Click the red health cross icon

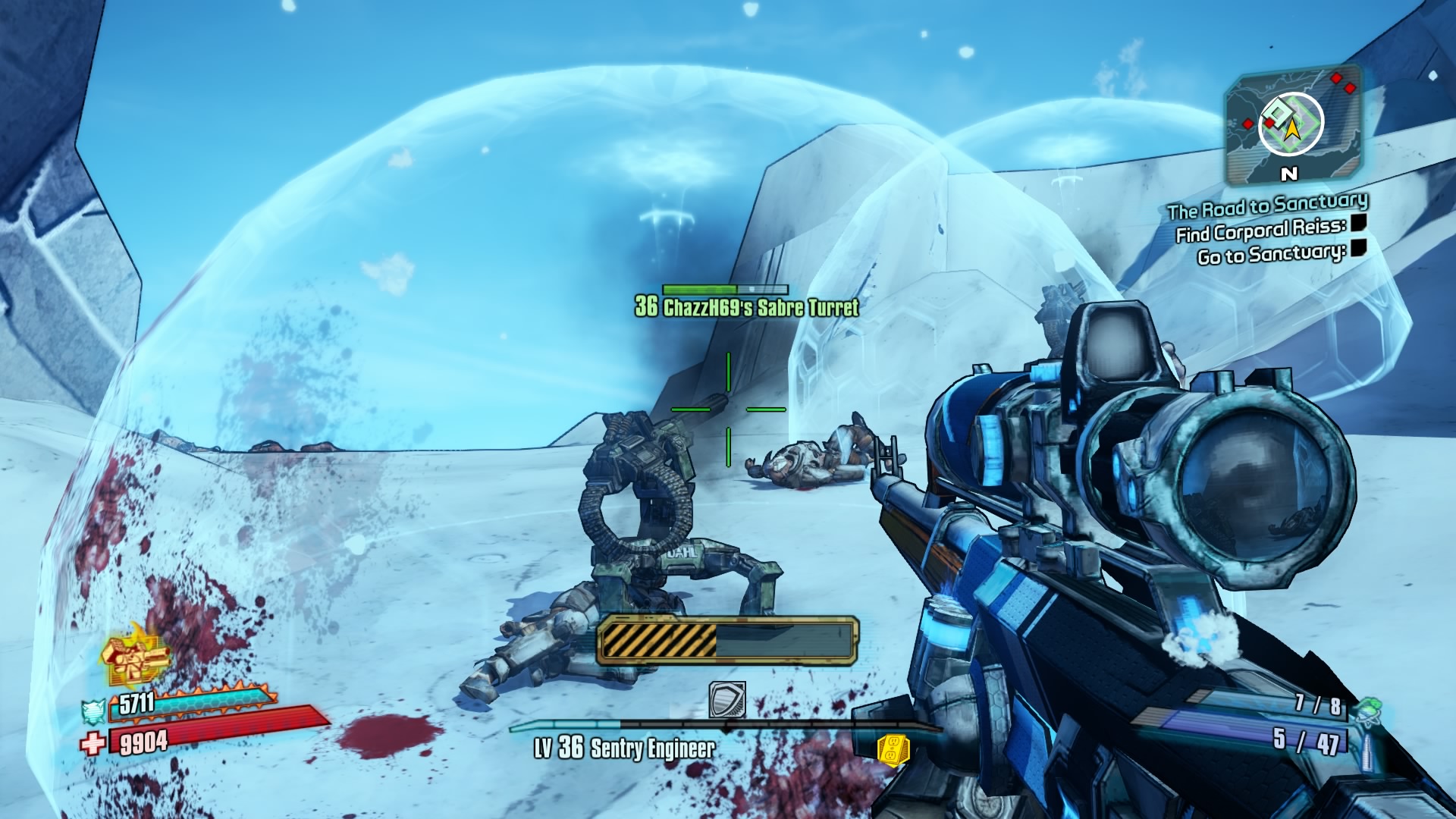click(x=93, y=743)
